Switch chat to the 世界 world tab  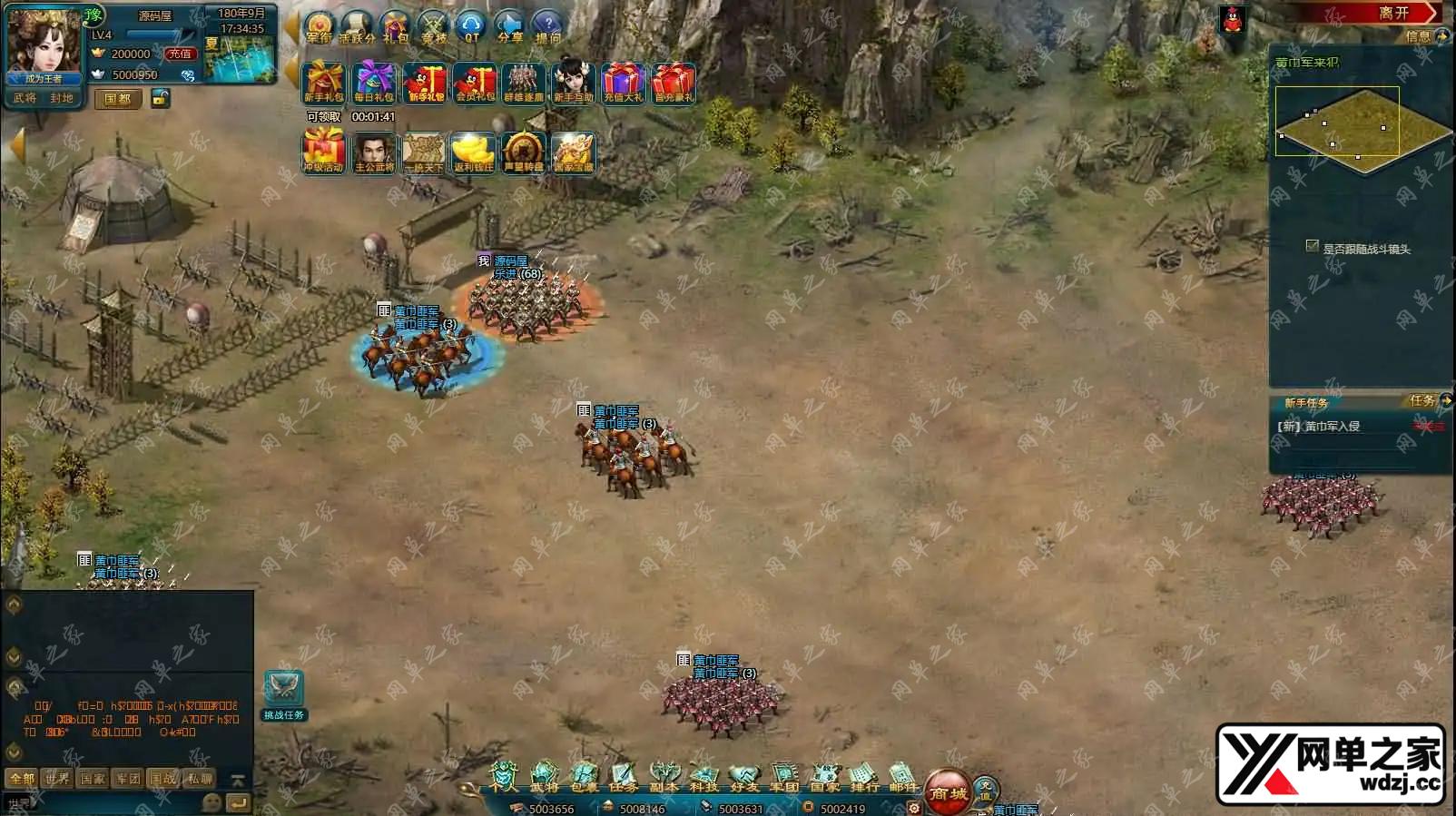pos(57,779)
